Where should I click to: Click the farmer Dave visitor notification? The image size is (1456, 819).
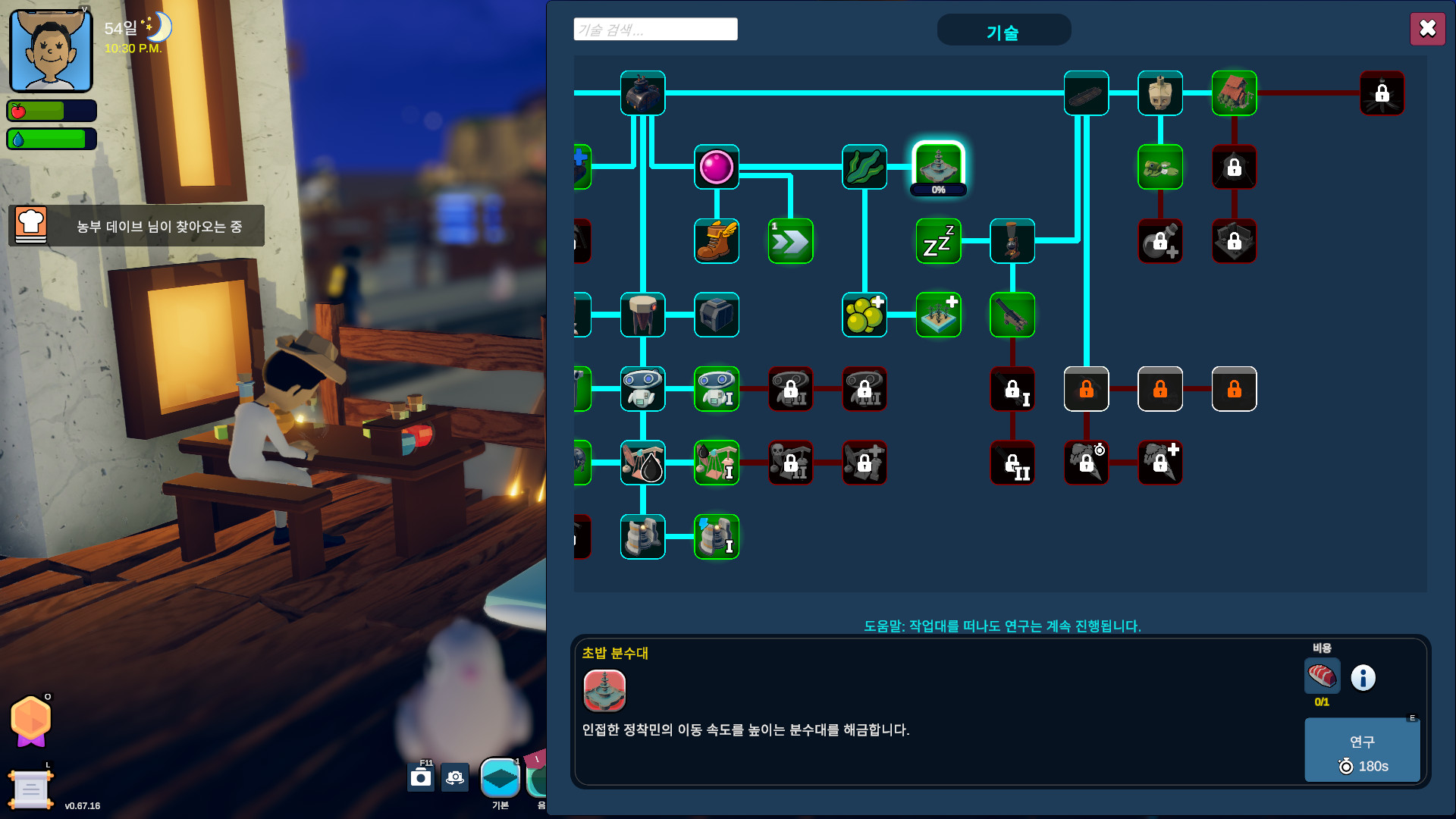(136, 226)
